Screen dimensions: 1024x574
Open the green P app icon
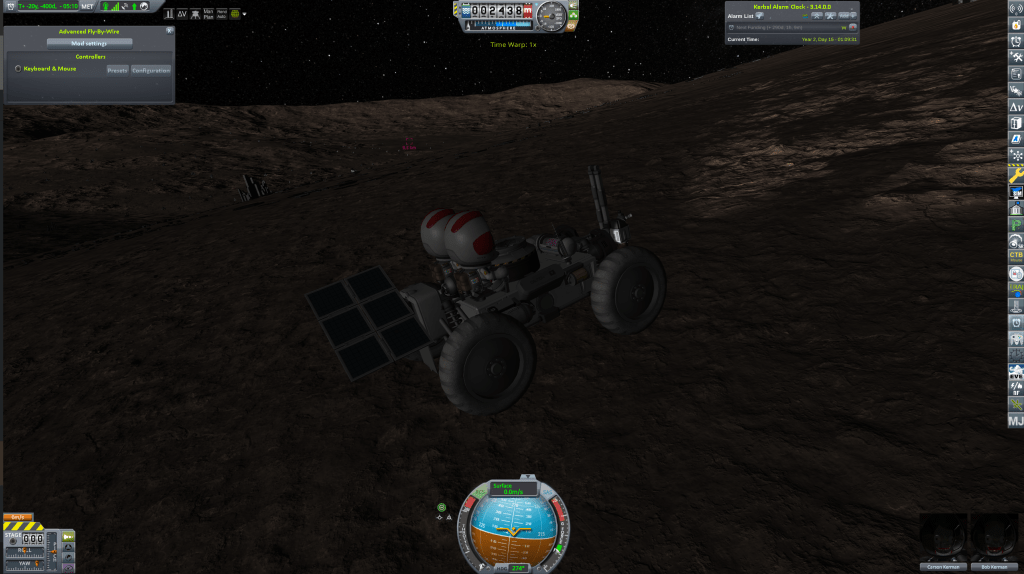coord(1015,225)
